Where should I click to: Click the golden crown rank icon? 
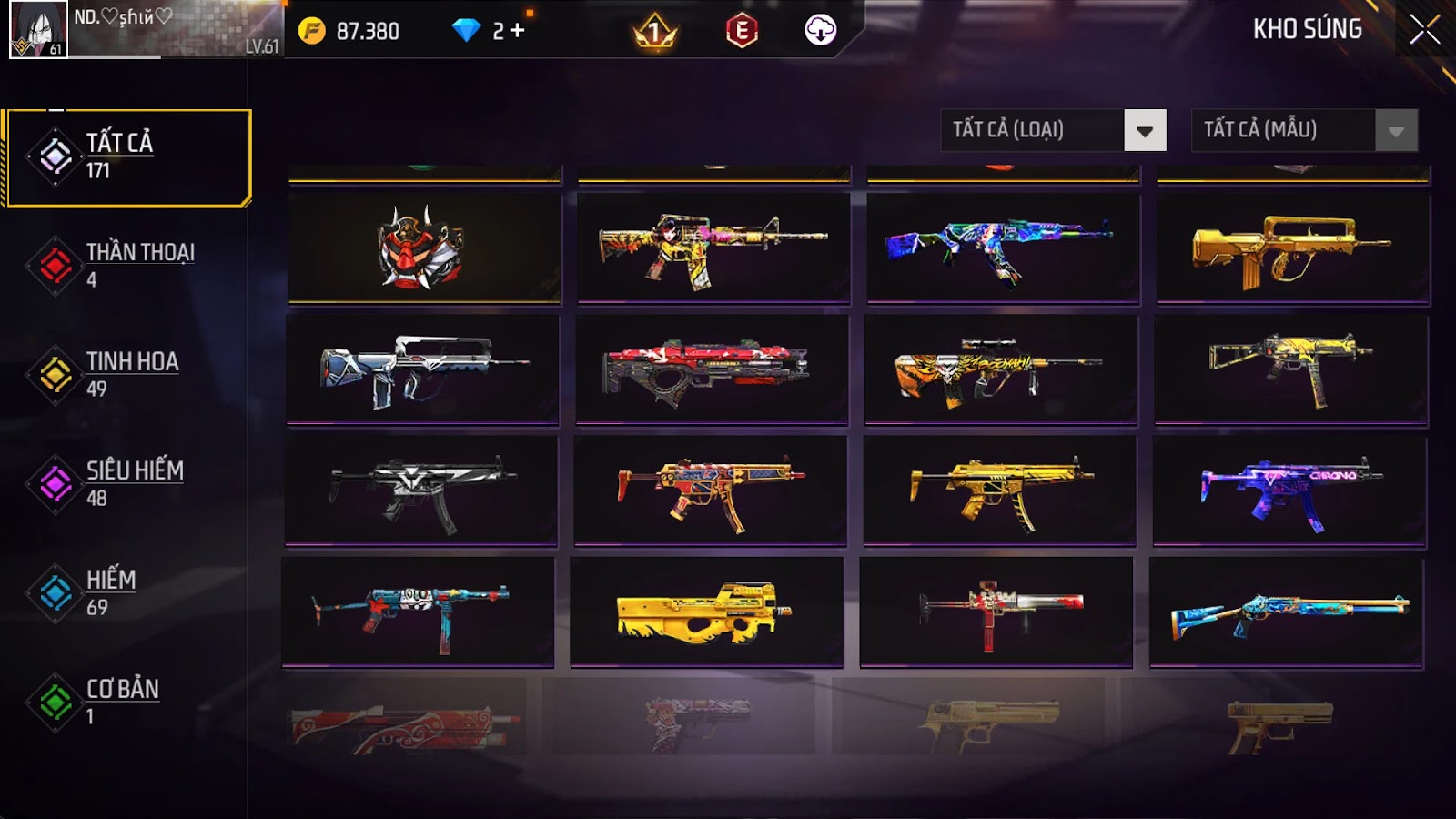(x=654, y=33)
